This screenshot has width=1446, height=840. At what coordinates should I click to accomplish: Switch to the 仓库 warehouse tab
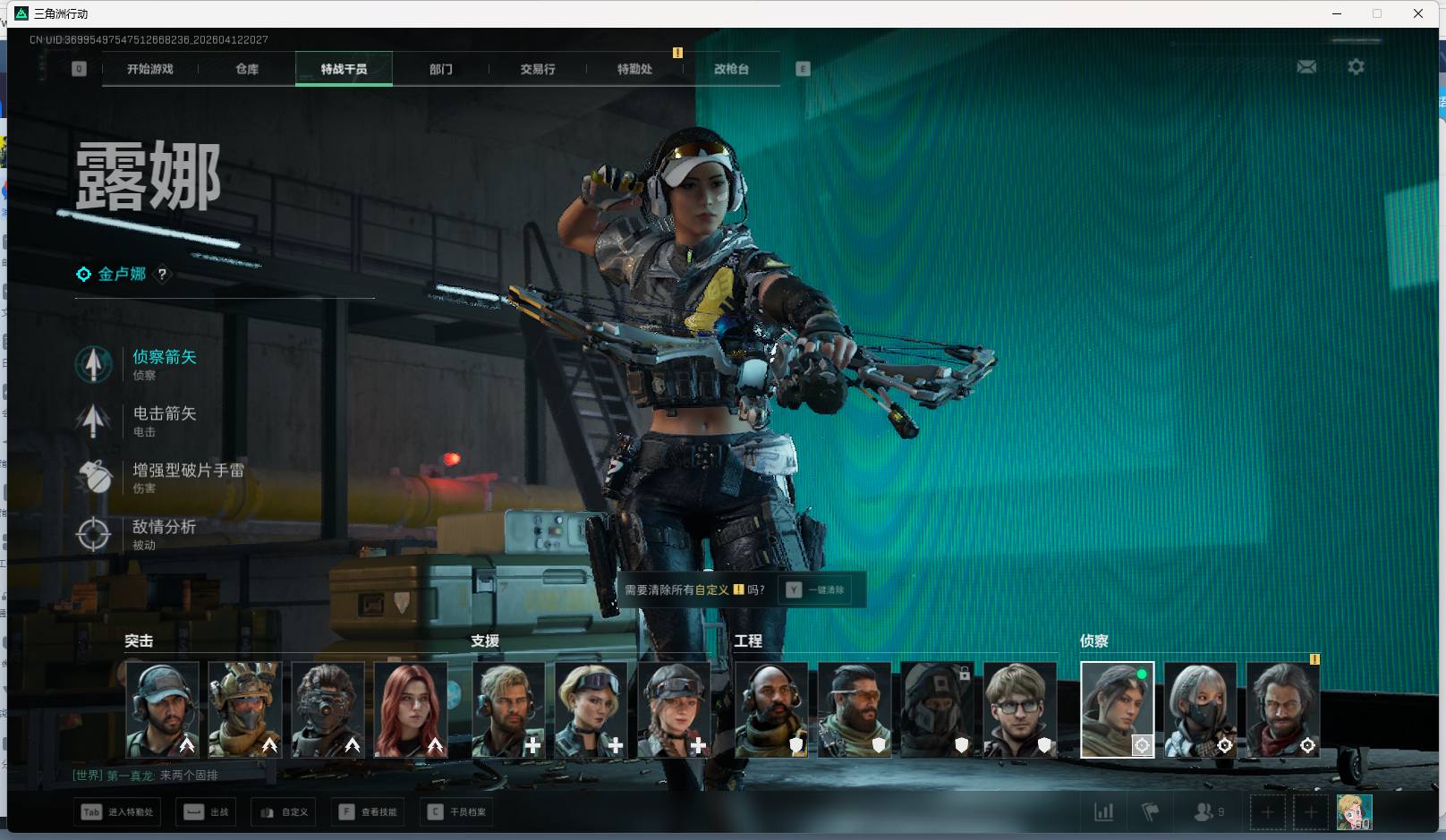pyautogui.click(x=247, y=69)
